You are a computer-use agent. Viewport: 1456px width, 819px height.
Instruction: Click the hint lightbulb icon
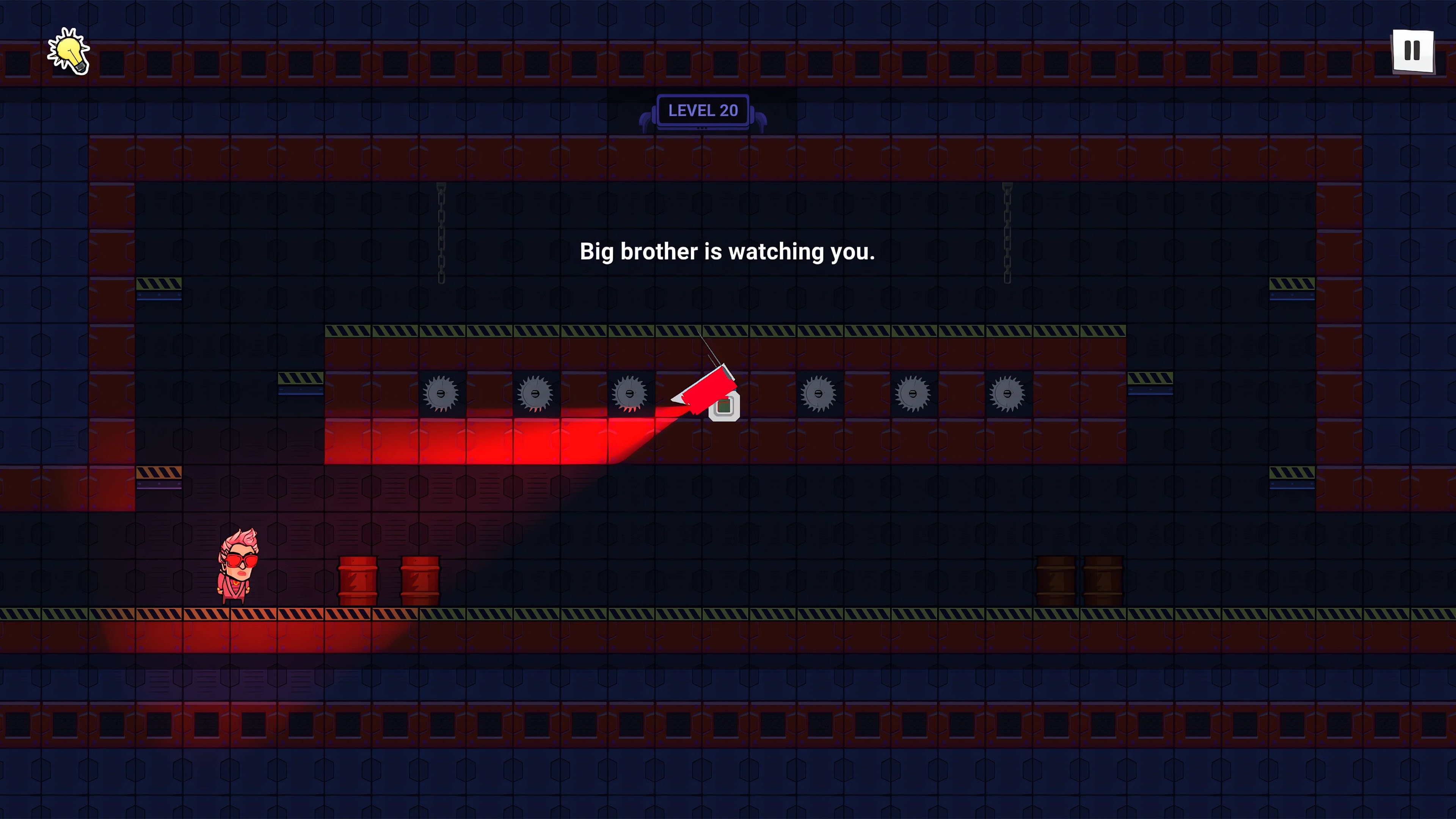pyautogui.click(x=69, y=51)
